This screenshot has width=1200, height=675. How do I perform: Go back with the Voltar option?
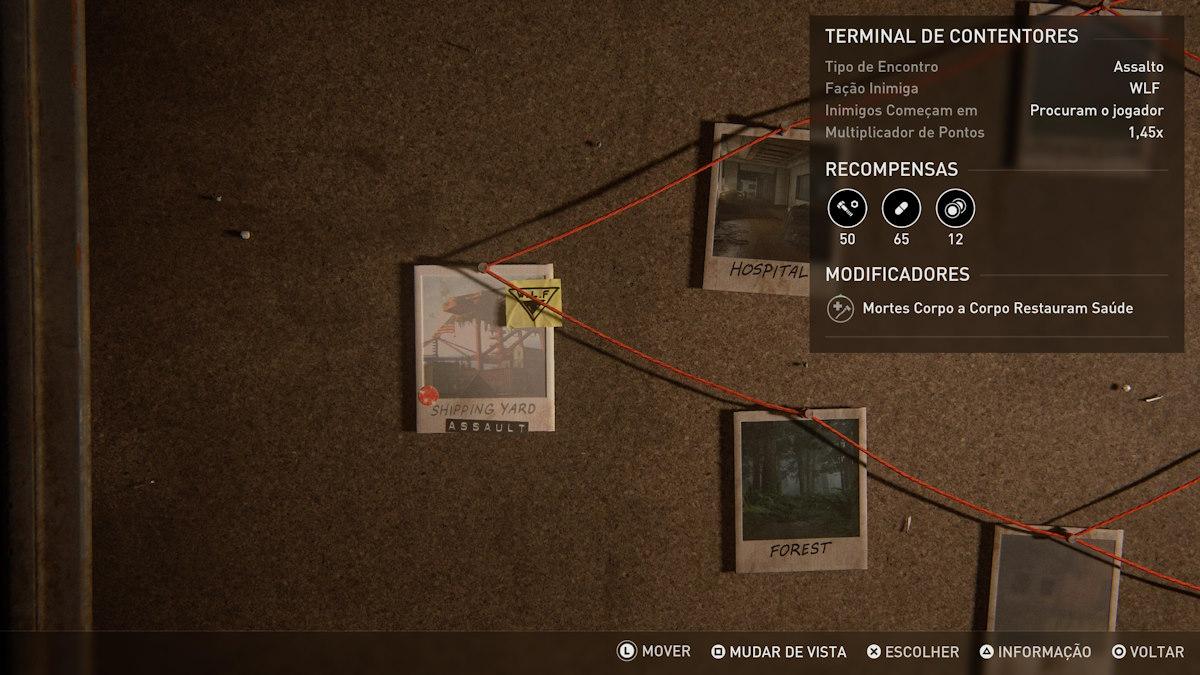[1148, 652]
